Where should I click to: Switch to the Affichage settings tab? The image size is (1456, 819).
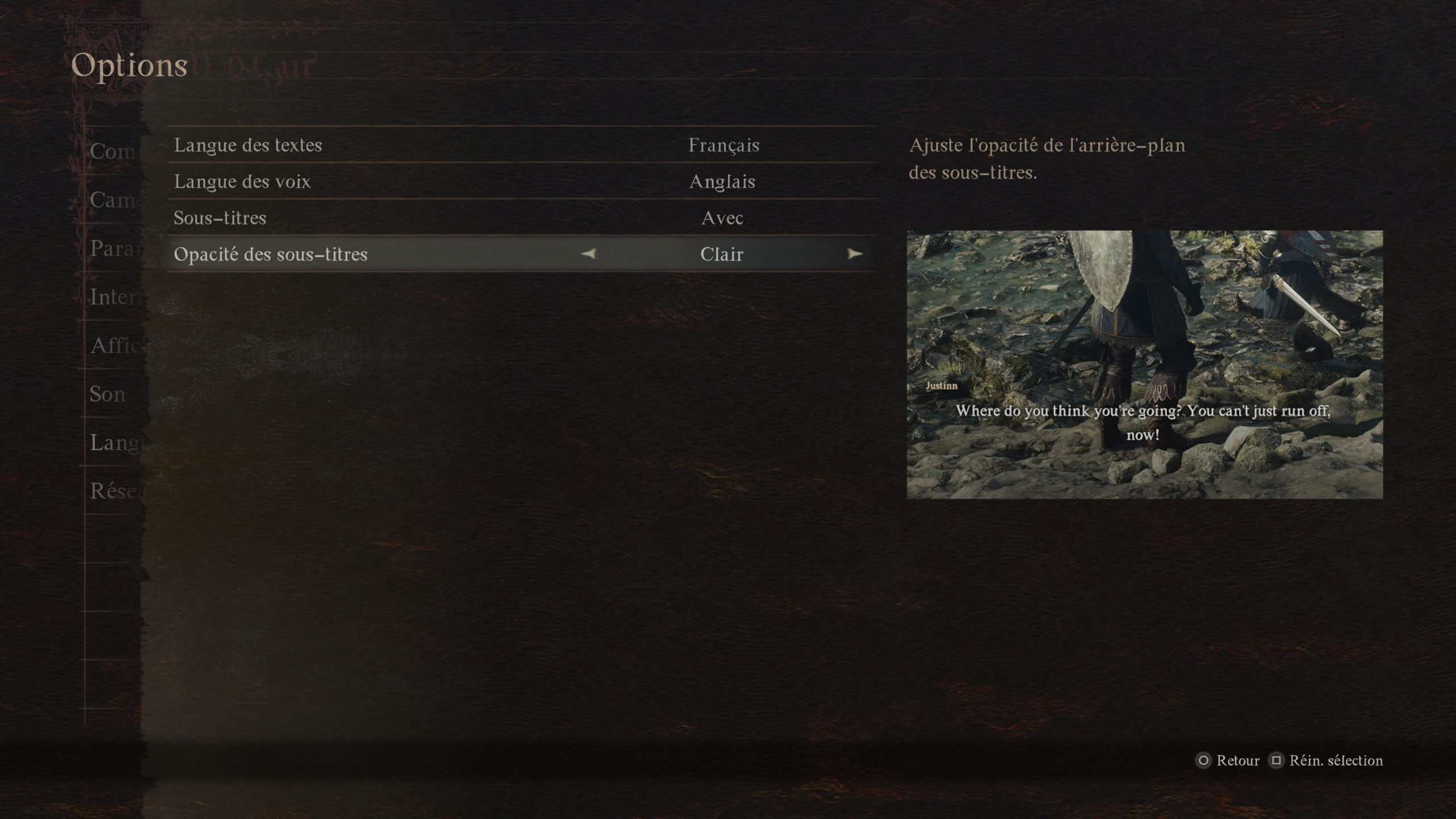point(114,345)
